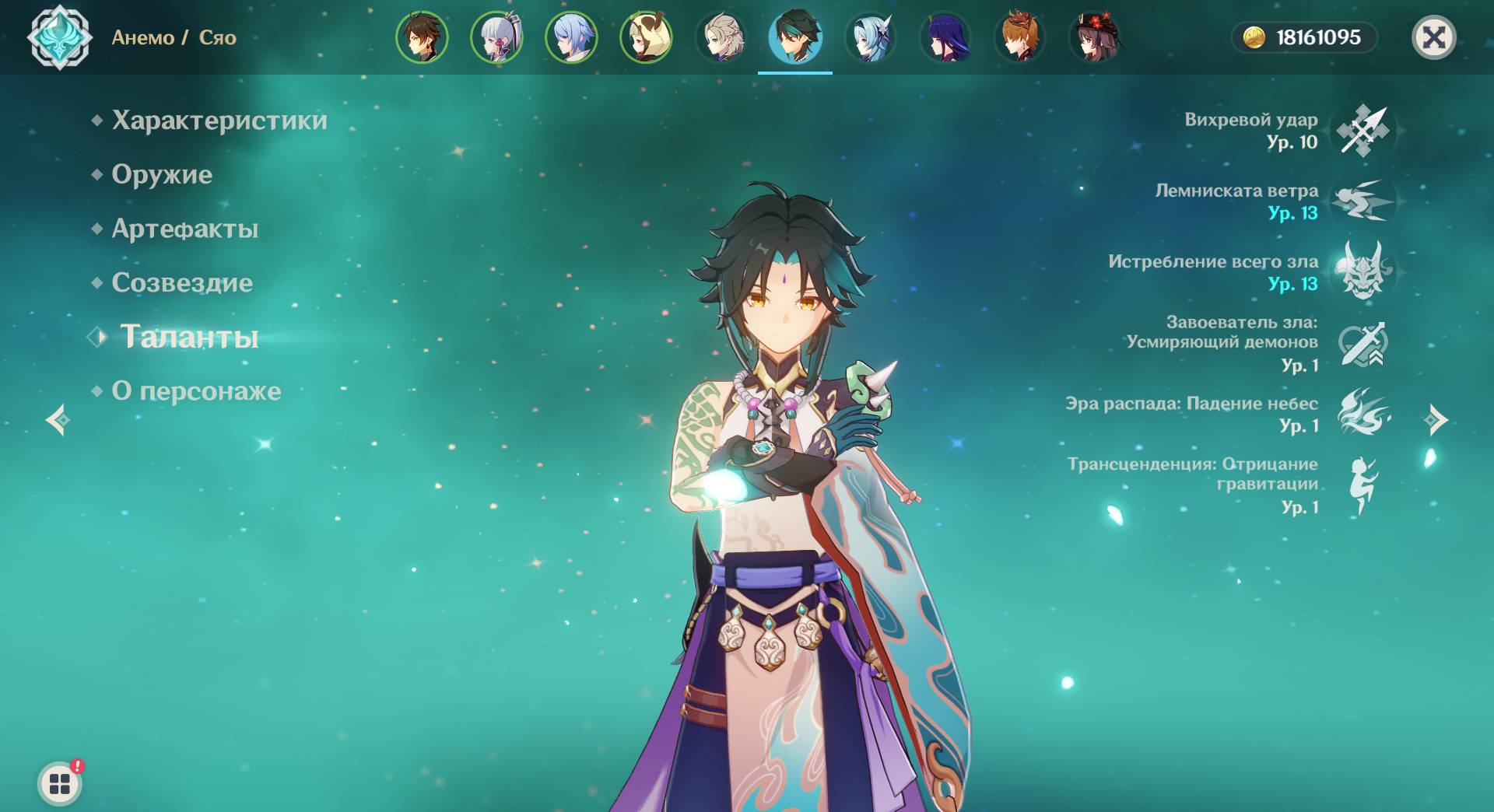This screenshot has height=812, width=1494.
Task: Select Zhongli's portrait in the character row
Action: pos(422,37)
